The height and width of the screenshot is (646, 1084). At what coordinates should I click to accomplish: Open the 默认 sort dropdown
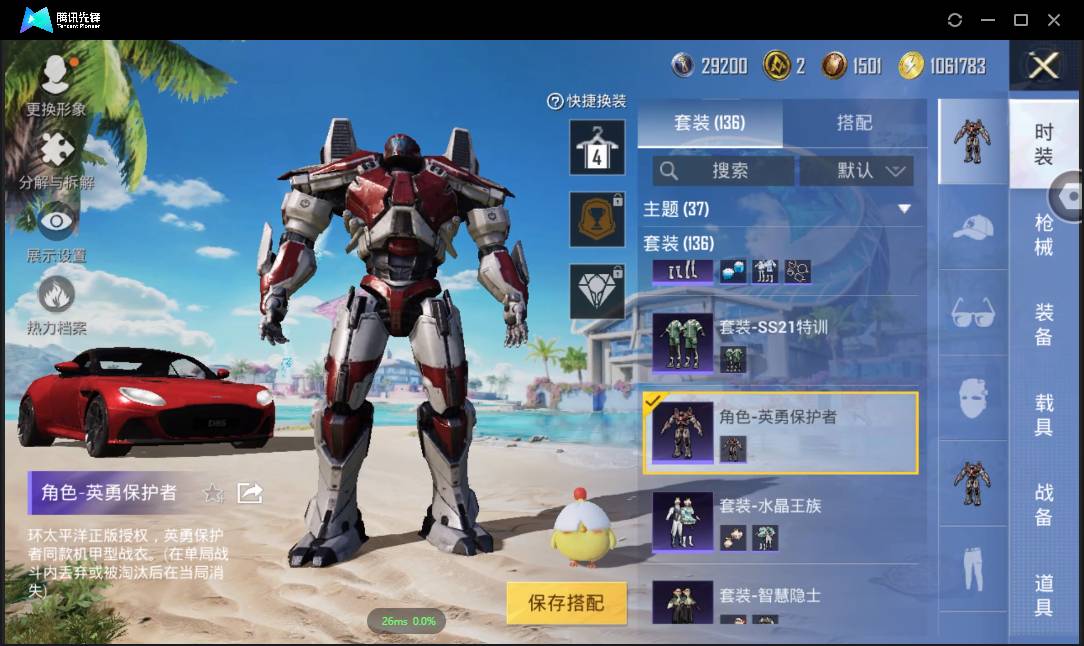coord(856,171)
